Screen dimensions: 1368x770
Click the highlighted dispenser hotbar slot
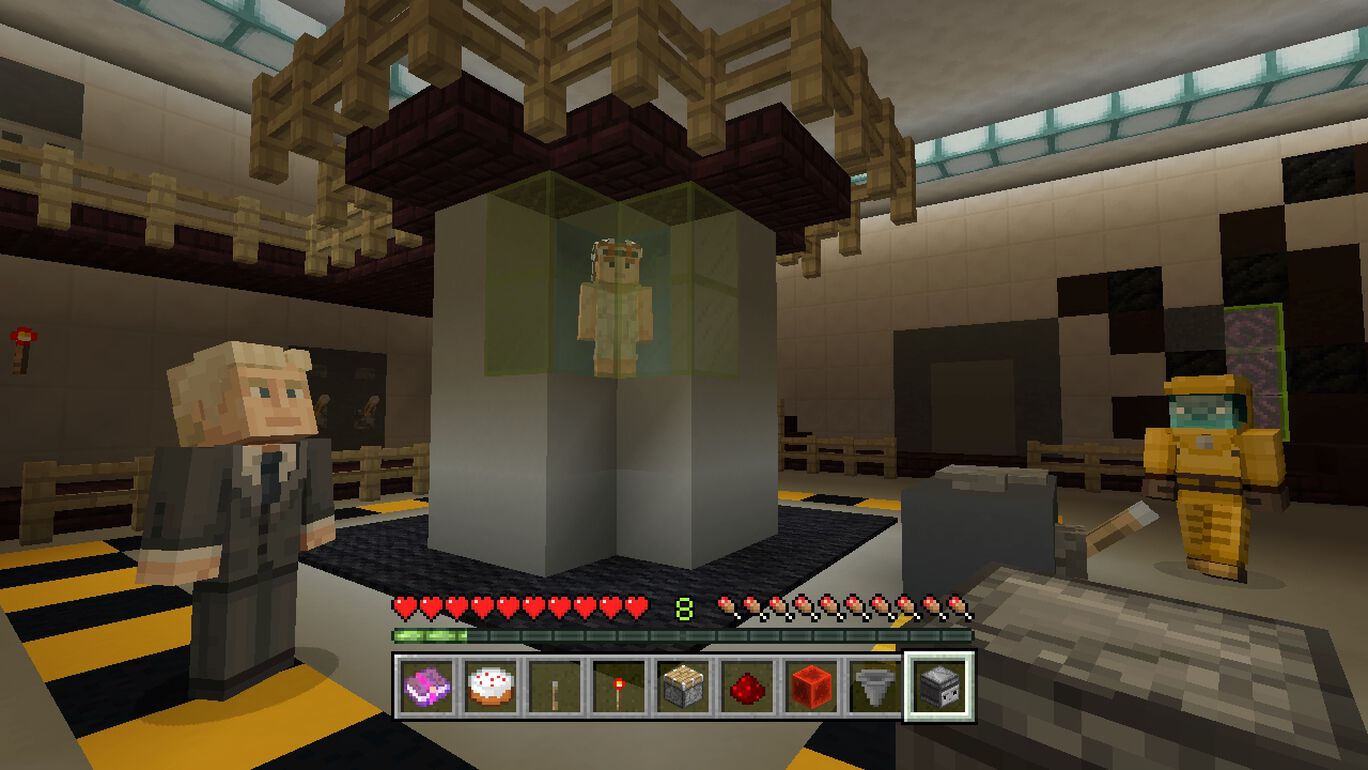coord(938,686)
